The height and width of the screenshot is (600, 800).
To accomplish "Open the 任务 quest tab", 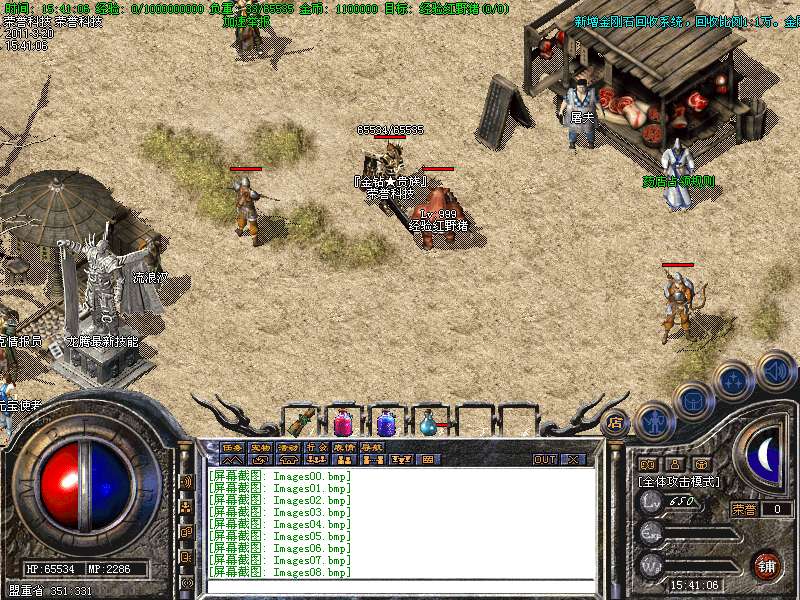I will click(x=232, y=447).
